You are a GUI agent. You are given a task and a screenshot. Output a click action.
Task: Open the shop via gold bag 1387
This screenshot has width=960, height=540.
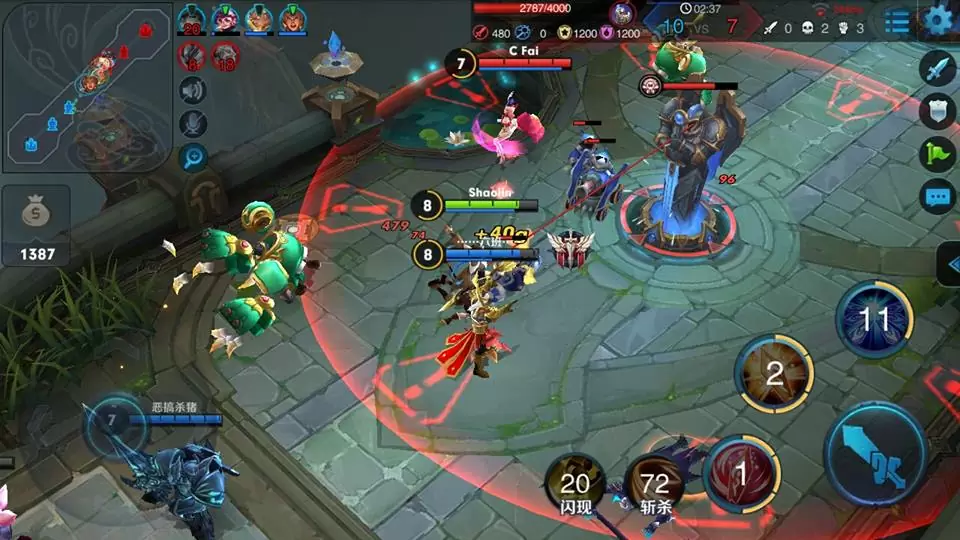point(37,226)
